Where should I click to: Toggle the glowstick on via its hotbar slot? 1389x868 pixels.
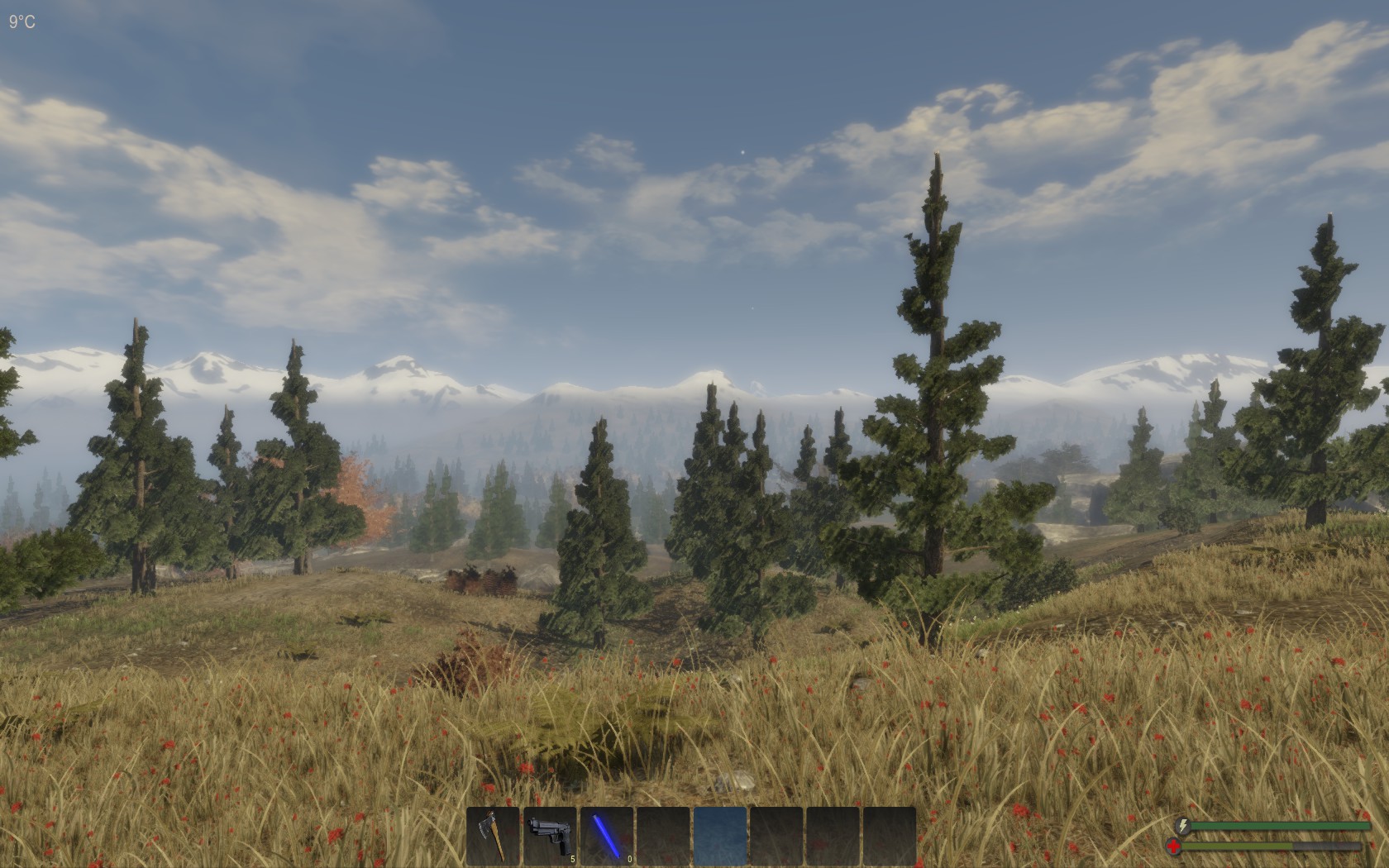607,837
